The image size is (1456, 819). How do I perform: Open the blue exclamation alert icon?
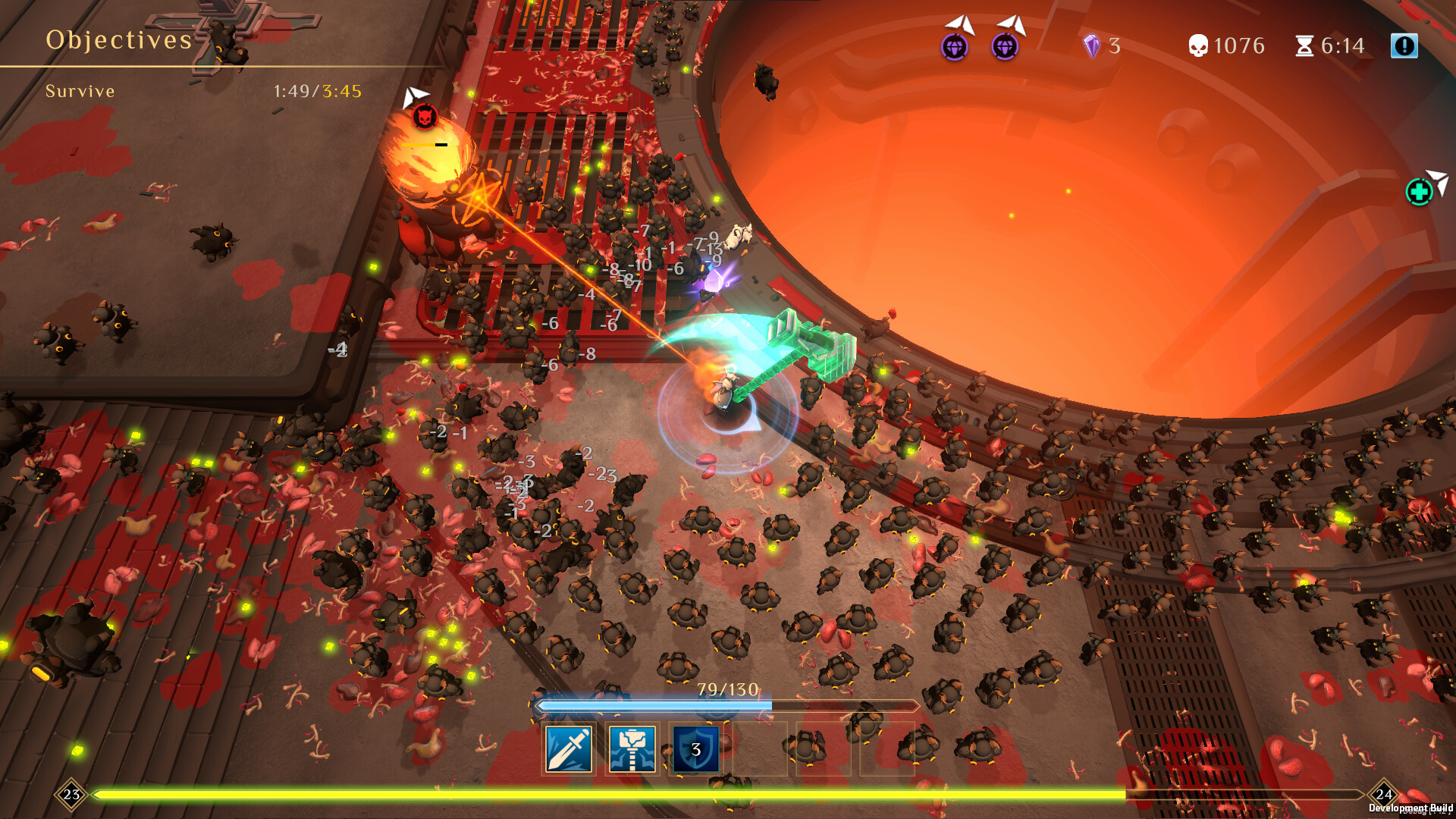pos(1404,45)
